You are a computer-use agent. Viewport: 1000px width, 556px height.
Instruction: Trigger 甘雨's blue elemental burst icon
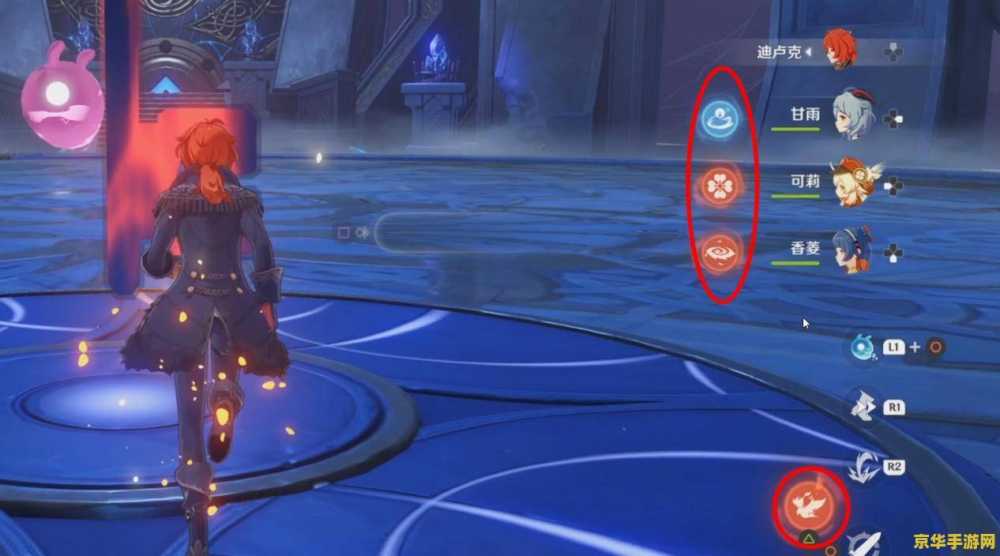point(718,119)
